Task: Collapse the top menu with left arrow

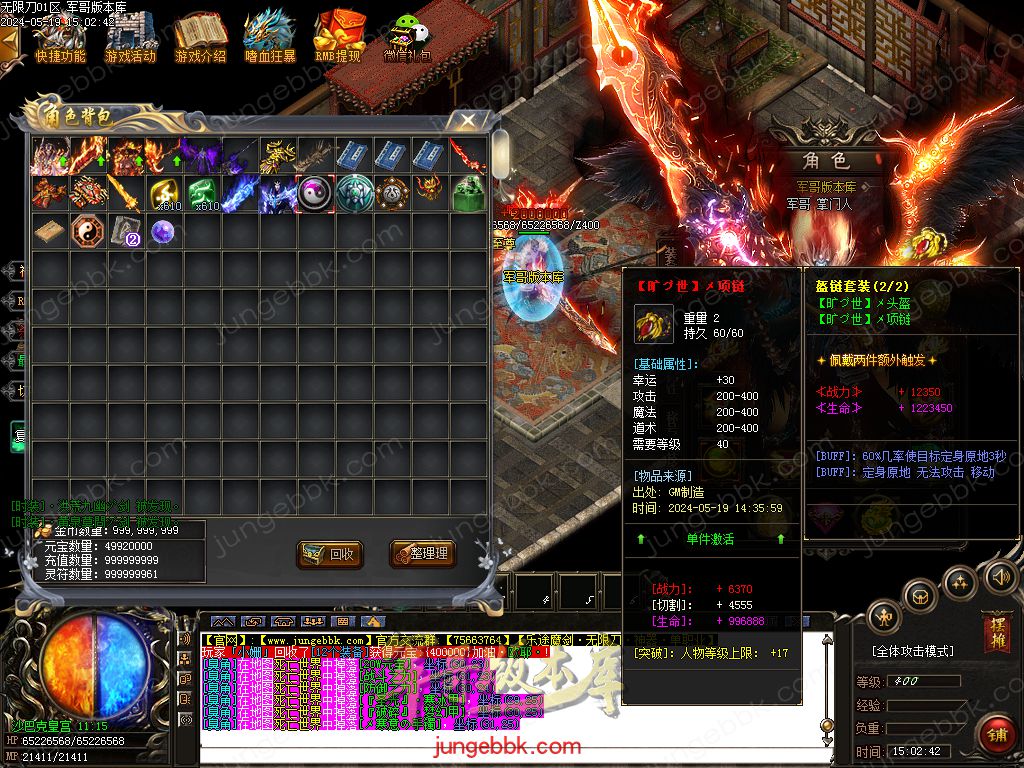Action: pyautogui.click(x=9, y=44)
